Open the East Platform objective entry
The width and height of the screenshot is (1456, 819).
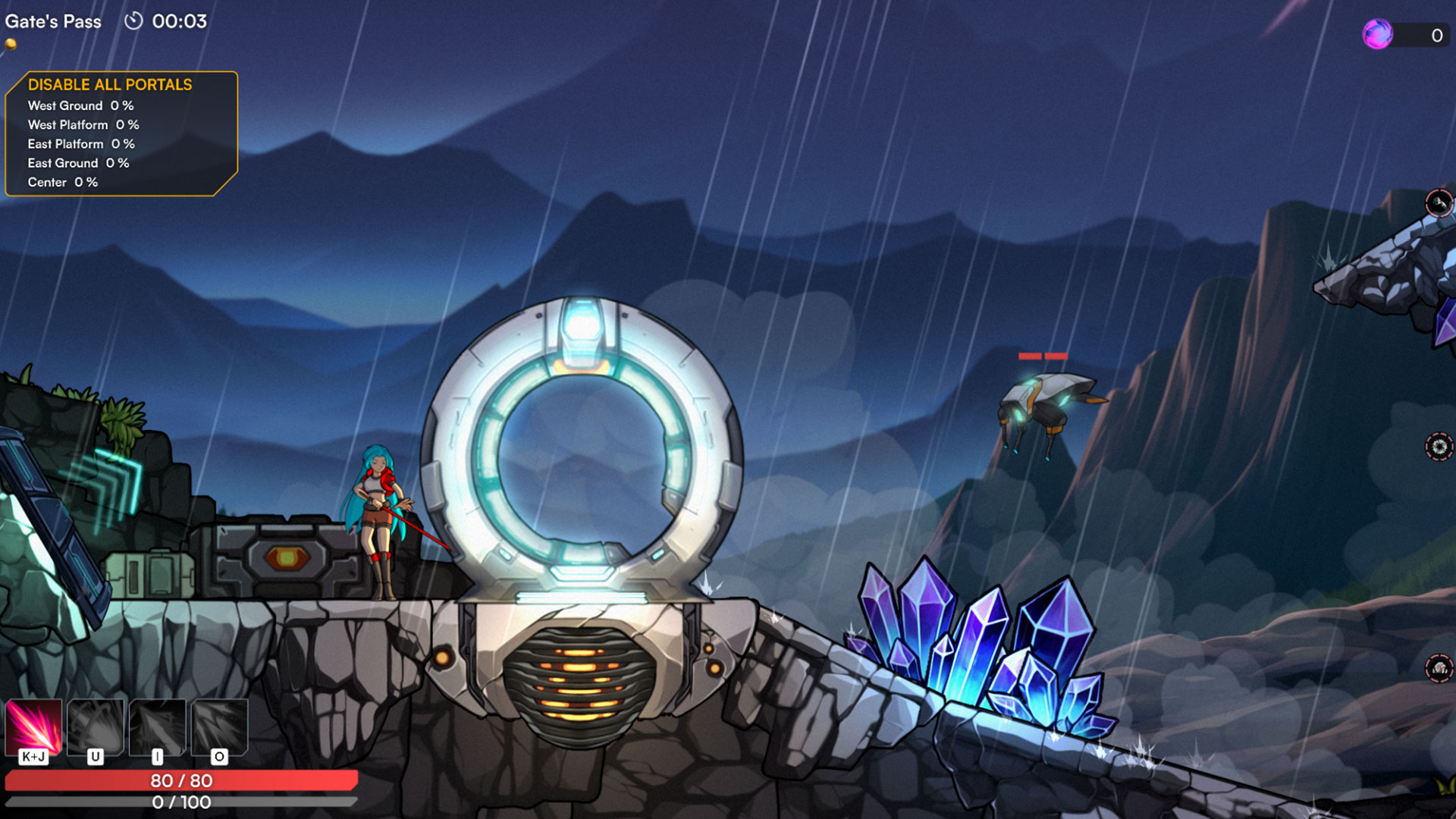point(81,143)
